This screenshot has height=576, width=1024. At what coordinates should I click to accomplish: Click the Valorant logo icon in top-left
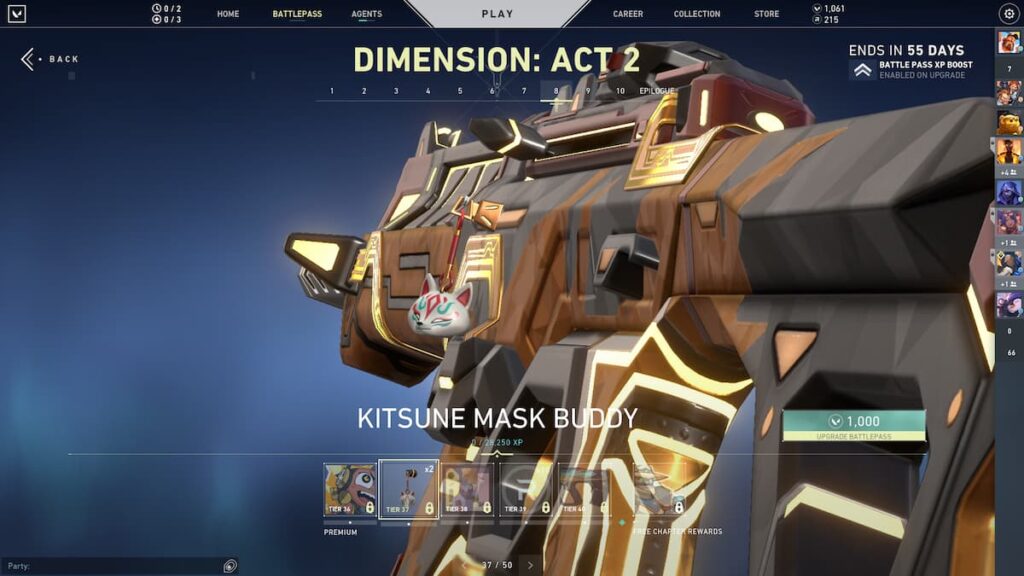16,14
